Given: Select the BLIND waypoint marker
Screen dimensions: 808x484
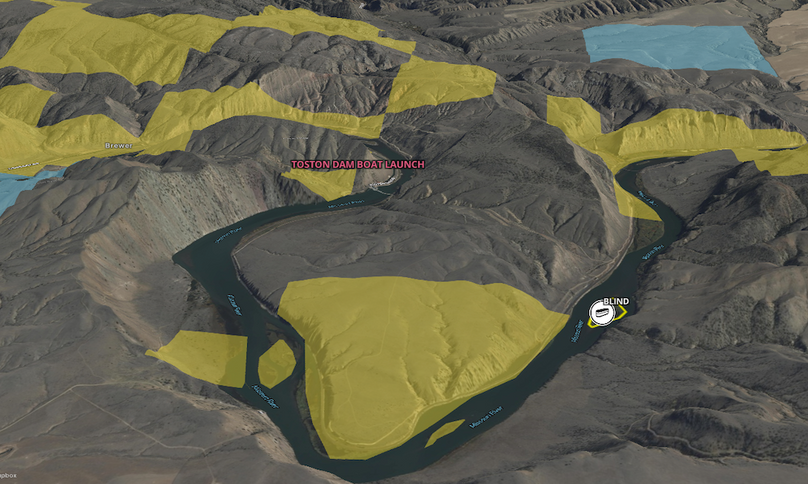Looking at the screenshot, I should tap(602, 314).
